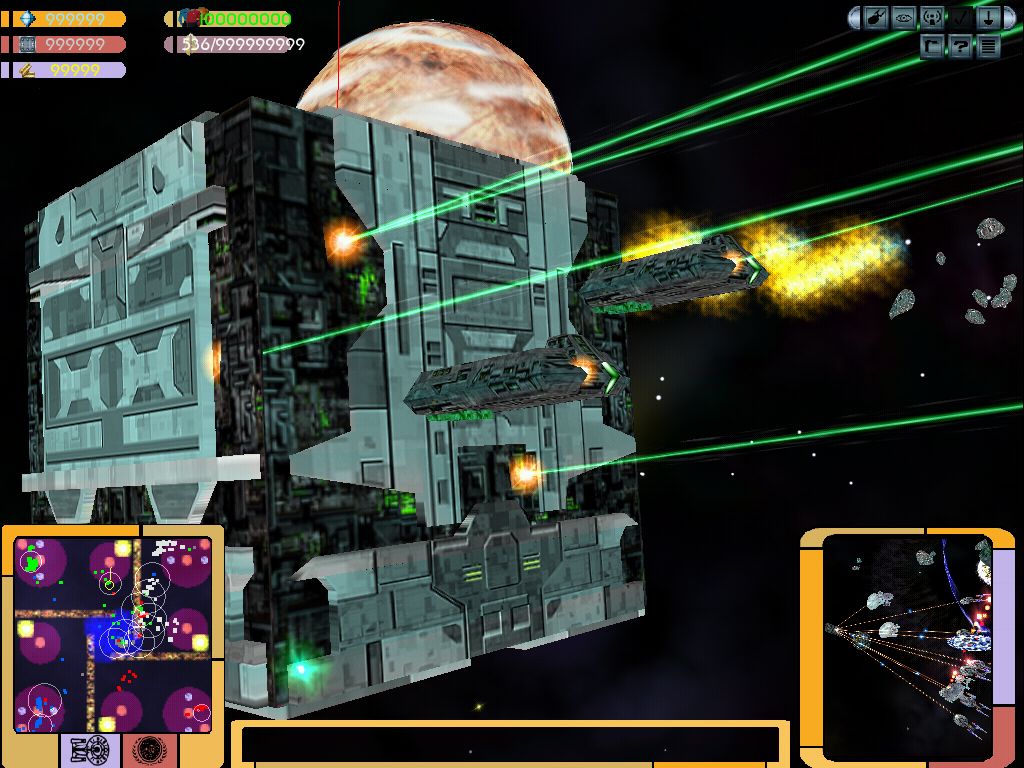Open the question mark help button
Viewport: 1024px width, 768px height.
click(x=960, y=45)
